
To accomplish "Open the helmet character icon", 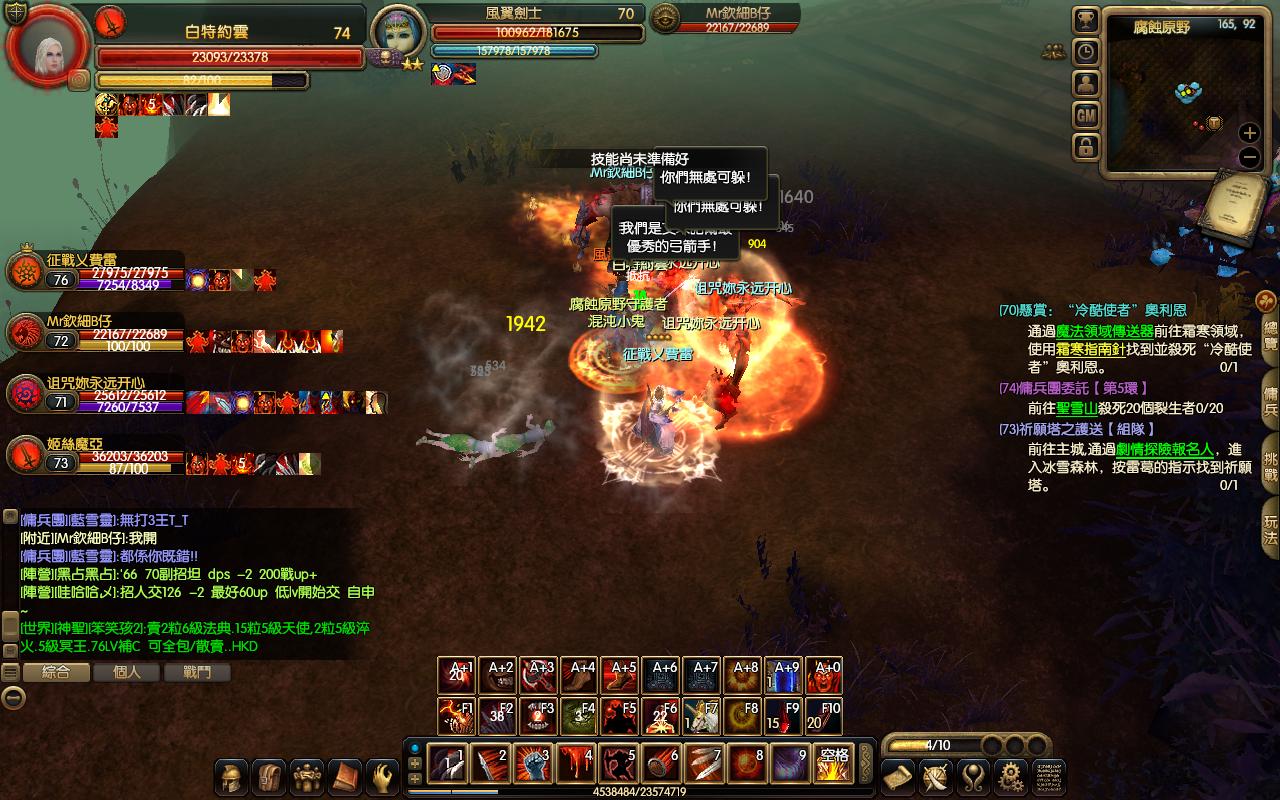I will pyautogui.click(x=231, y=777).
